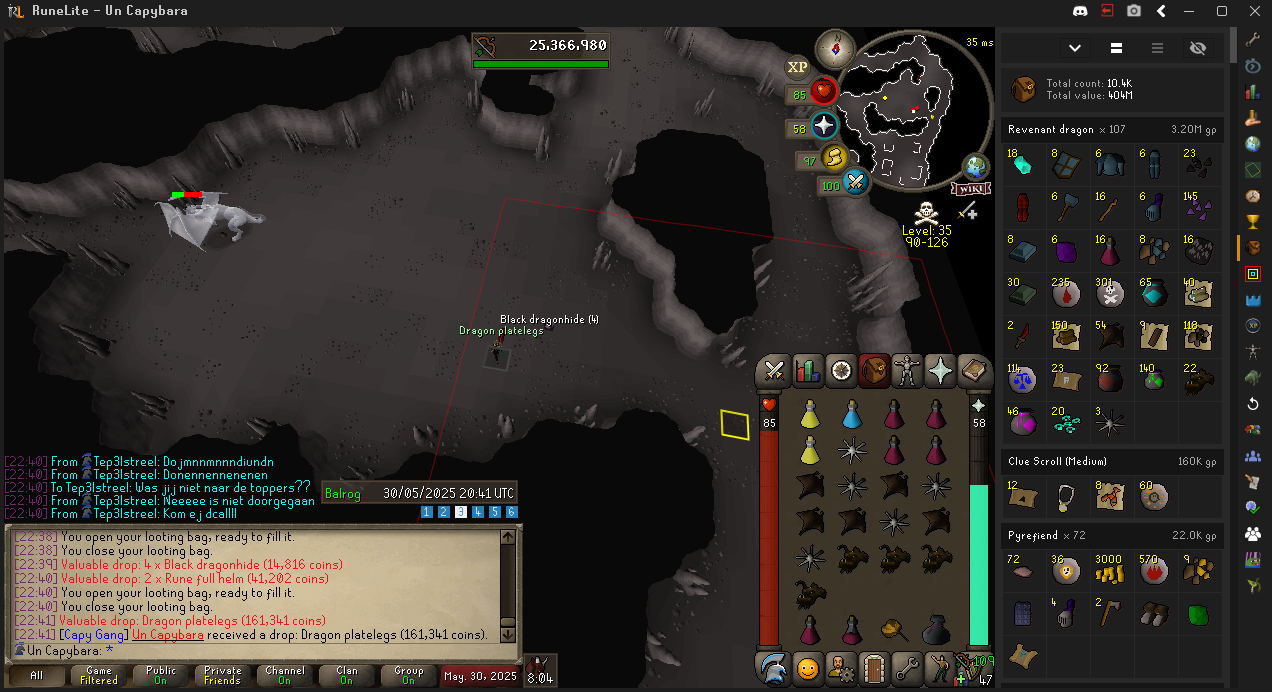Select the blue potion in the inventory
This screenshot has height=692, width=1272.
click(852, 414)
